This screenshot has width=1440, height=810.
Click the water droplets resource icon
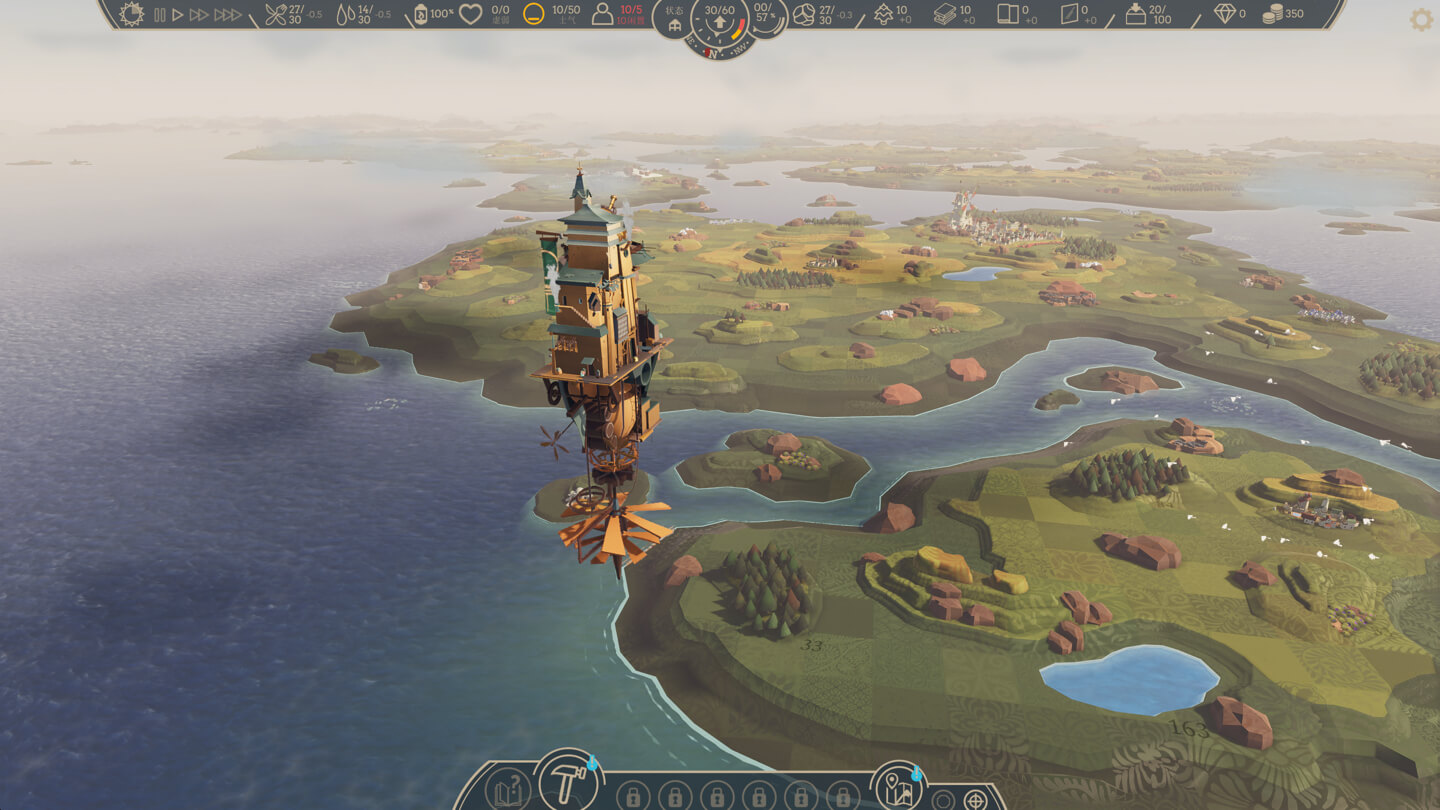point(345,14)
